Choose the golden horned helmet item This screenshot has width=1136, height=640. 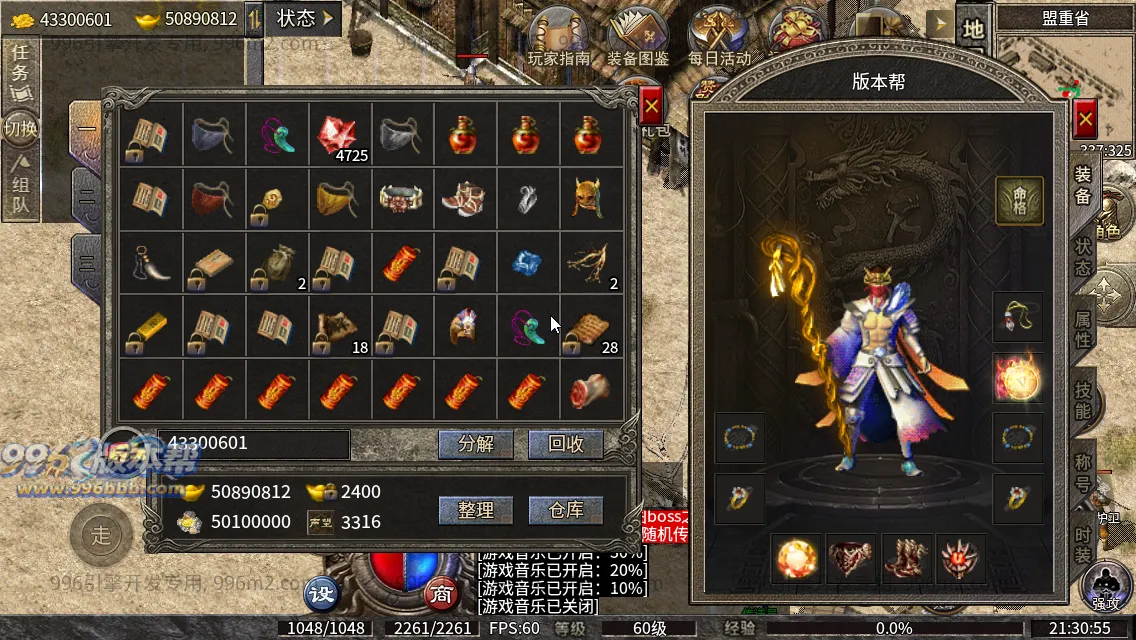[x=590, y=198]
